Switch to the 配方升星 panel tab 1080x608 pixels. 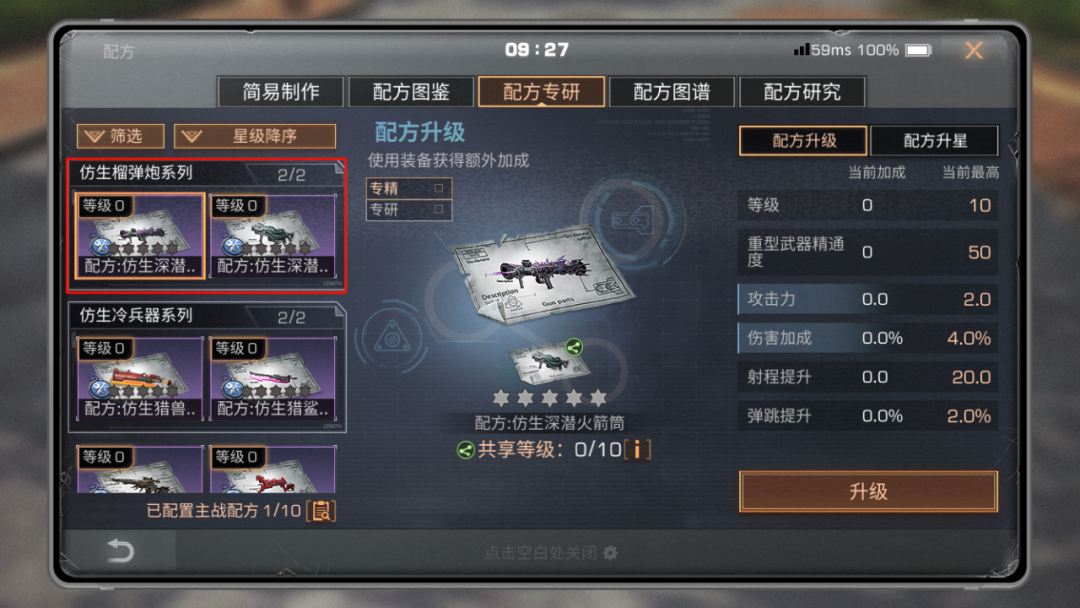click(x=935, y=141)
